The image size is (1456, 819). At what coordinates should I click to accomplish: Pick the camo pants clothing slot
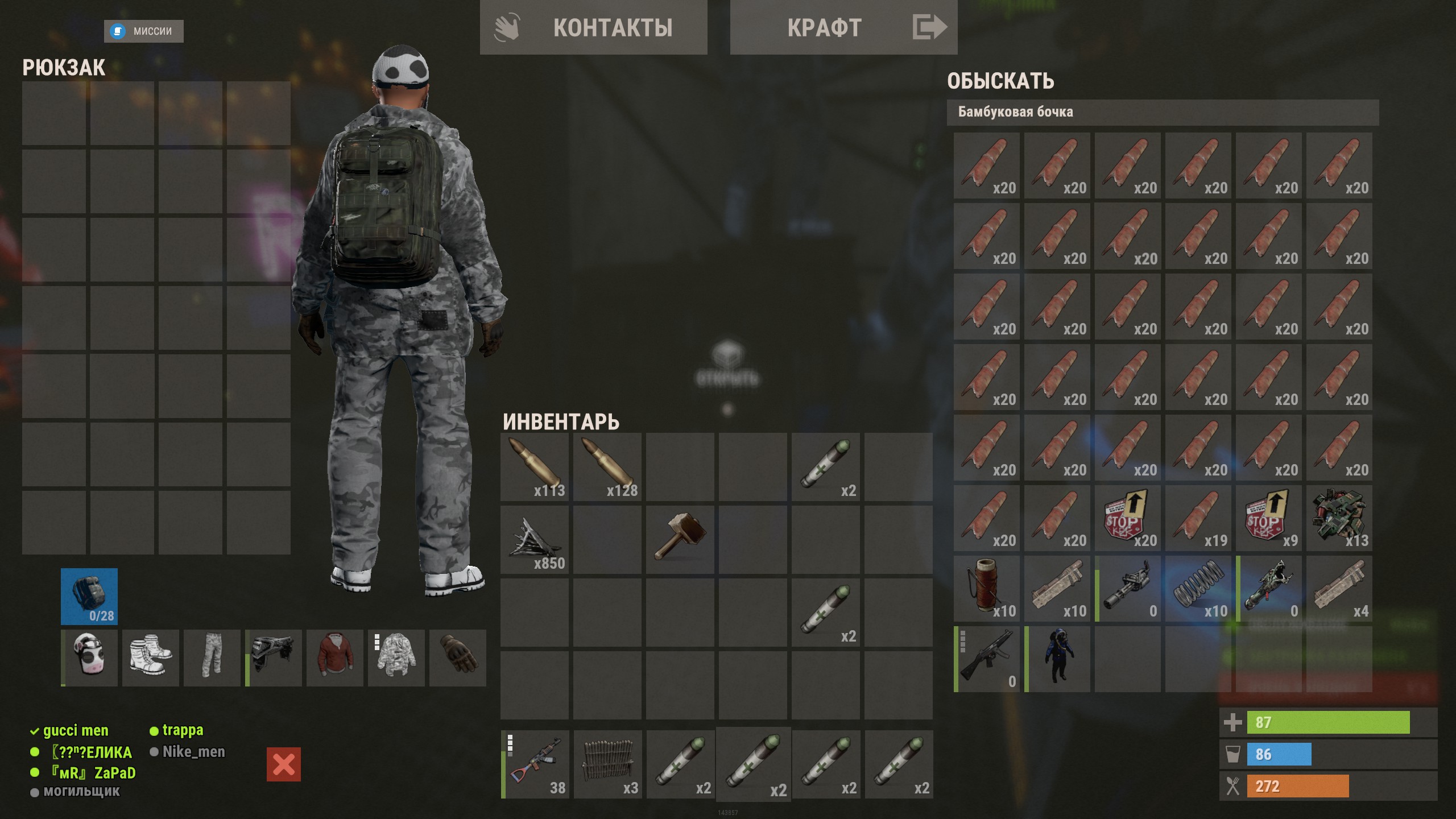coord(212,658)
